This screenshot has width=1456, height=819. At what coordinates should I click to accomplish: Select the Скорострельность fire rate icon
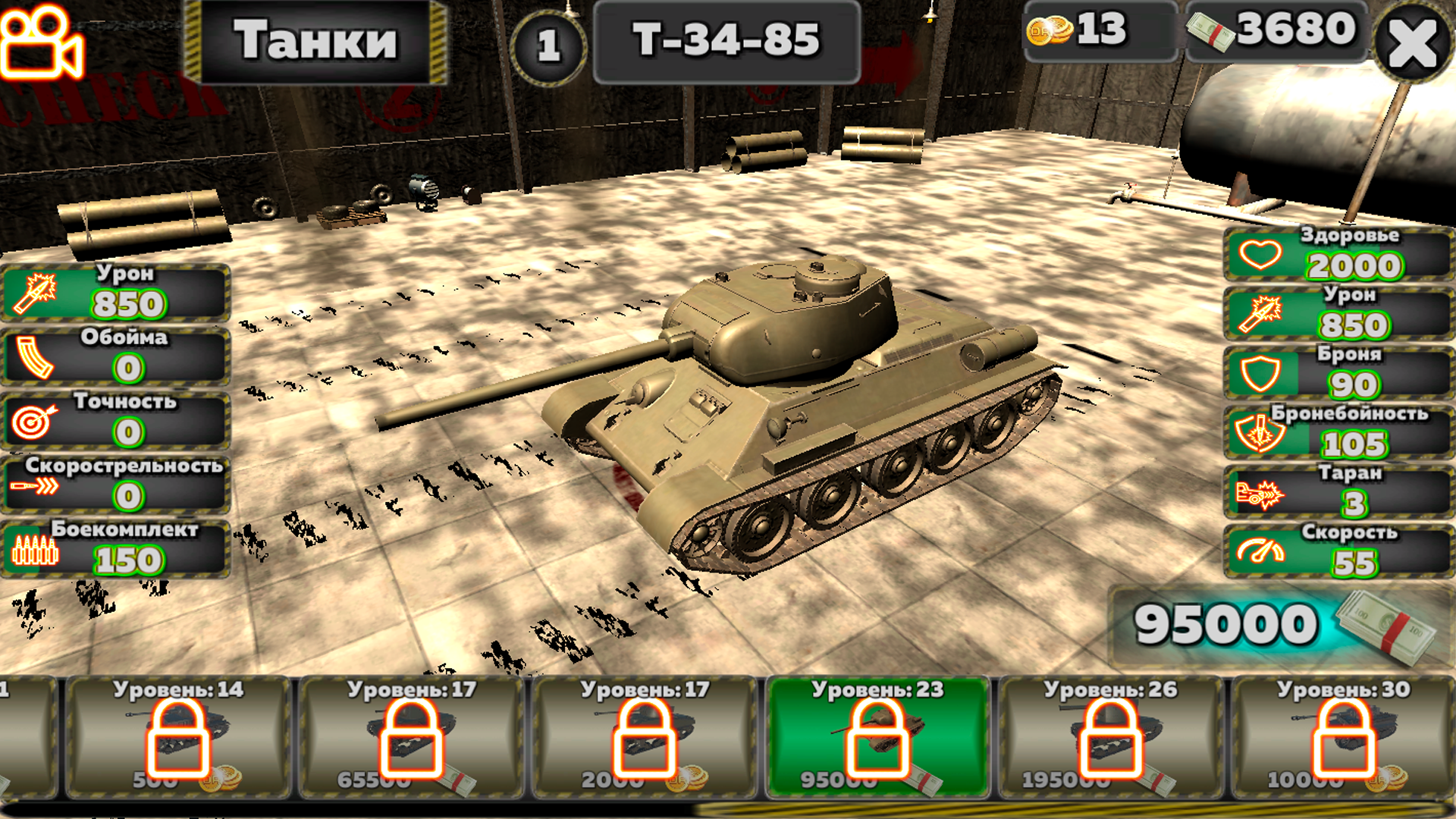(34, 487)
